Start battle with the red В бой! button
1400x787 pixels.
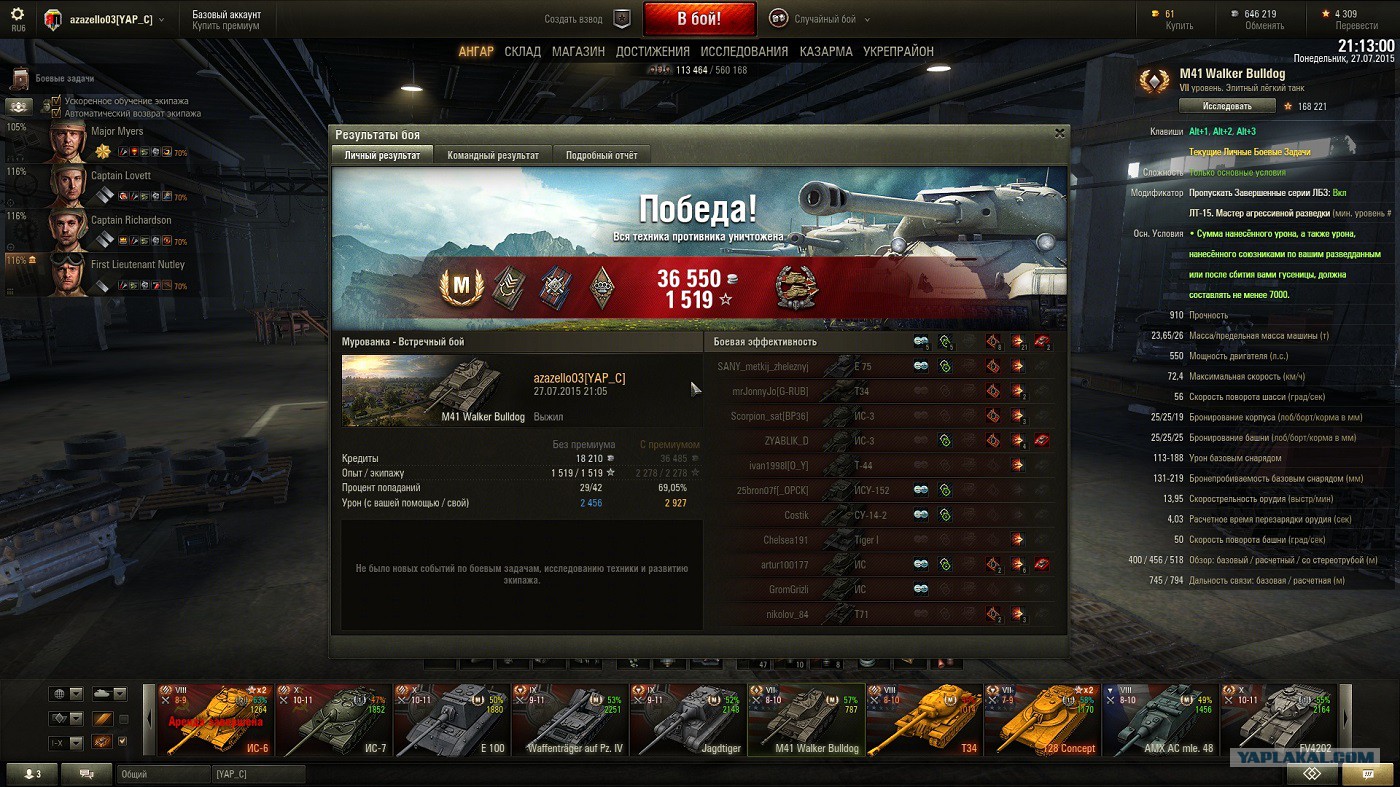pyautogui.click(x=699, y=19)
